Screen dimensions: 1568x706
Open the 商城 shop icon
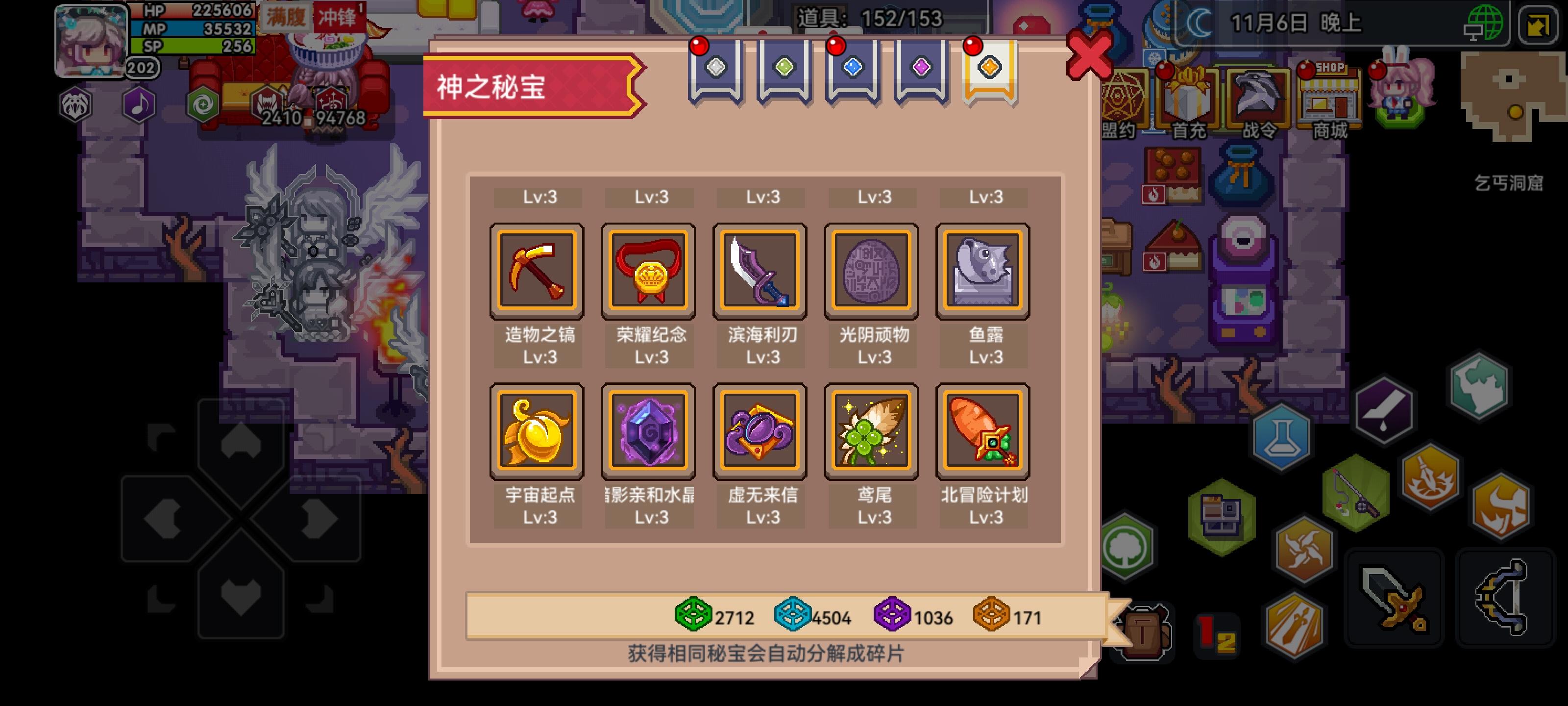[1331, 98]
